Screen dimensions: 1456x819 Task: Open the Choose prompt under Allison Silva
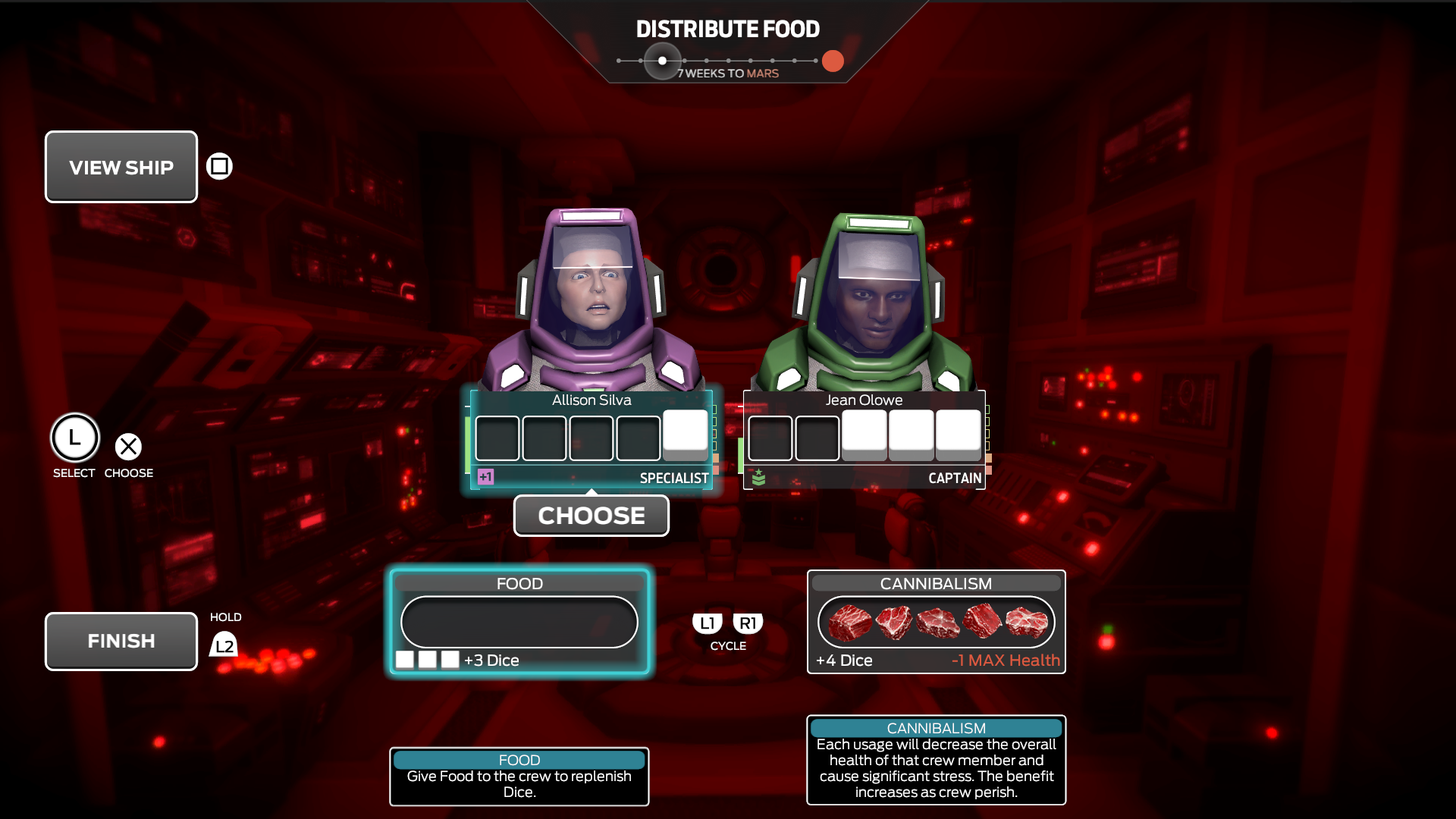pos(591,516)
